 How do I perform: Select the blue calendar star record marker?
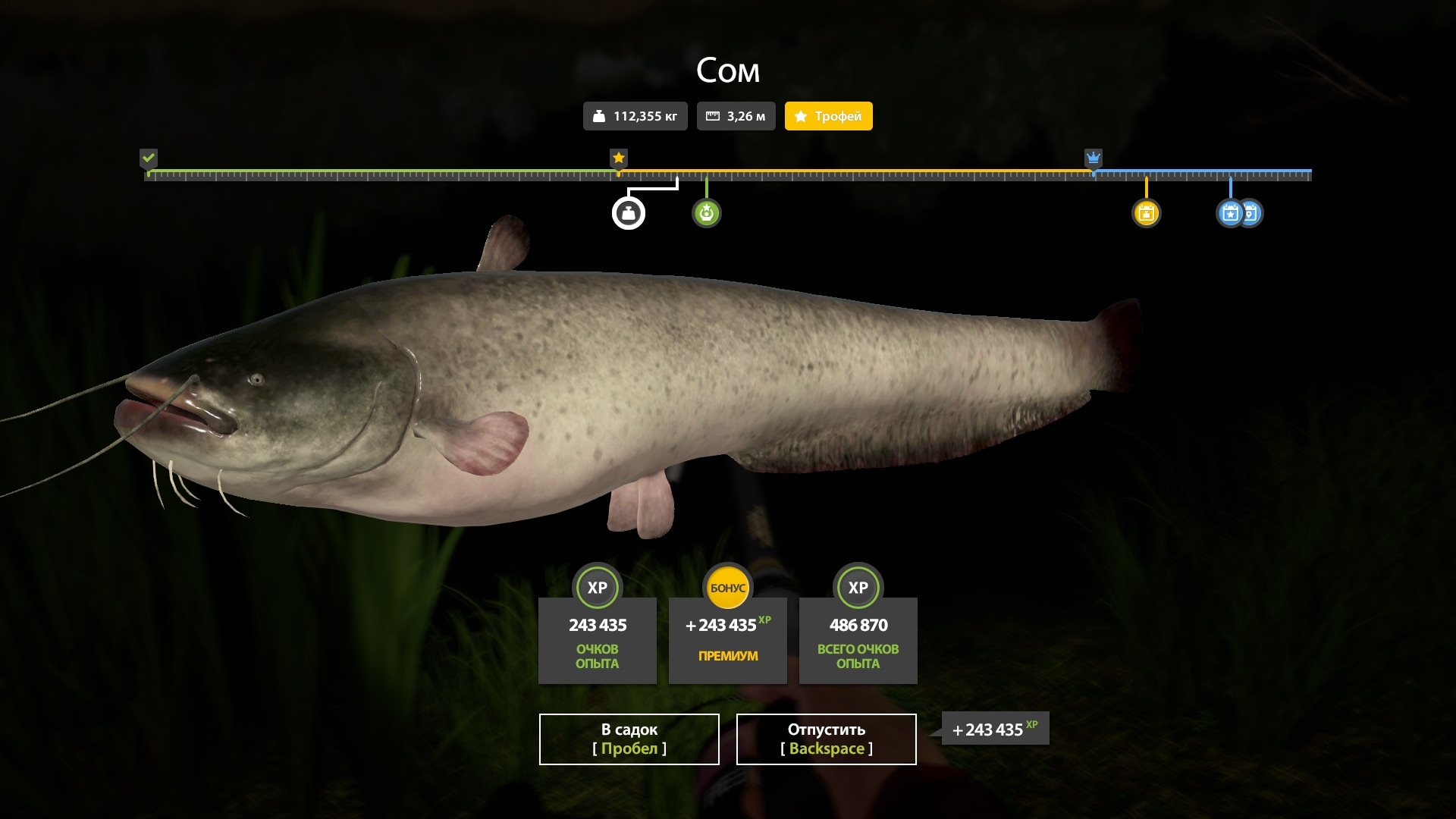click(1229, 214)
